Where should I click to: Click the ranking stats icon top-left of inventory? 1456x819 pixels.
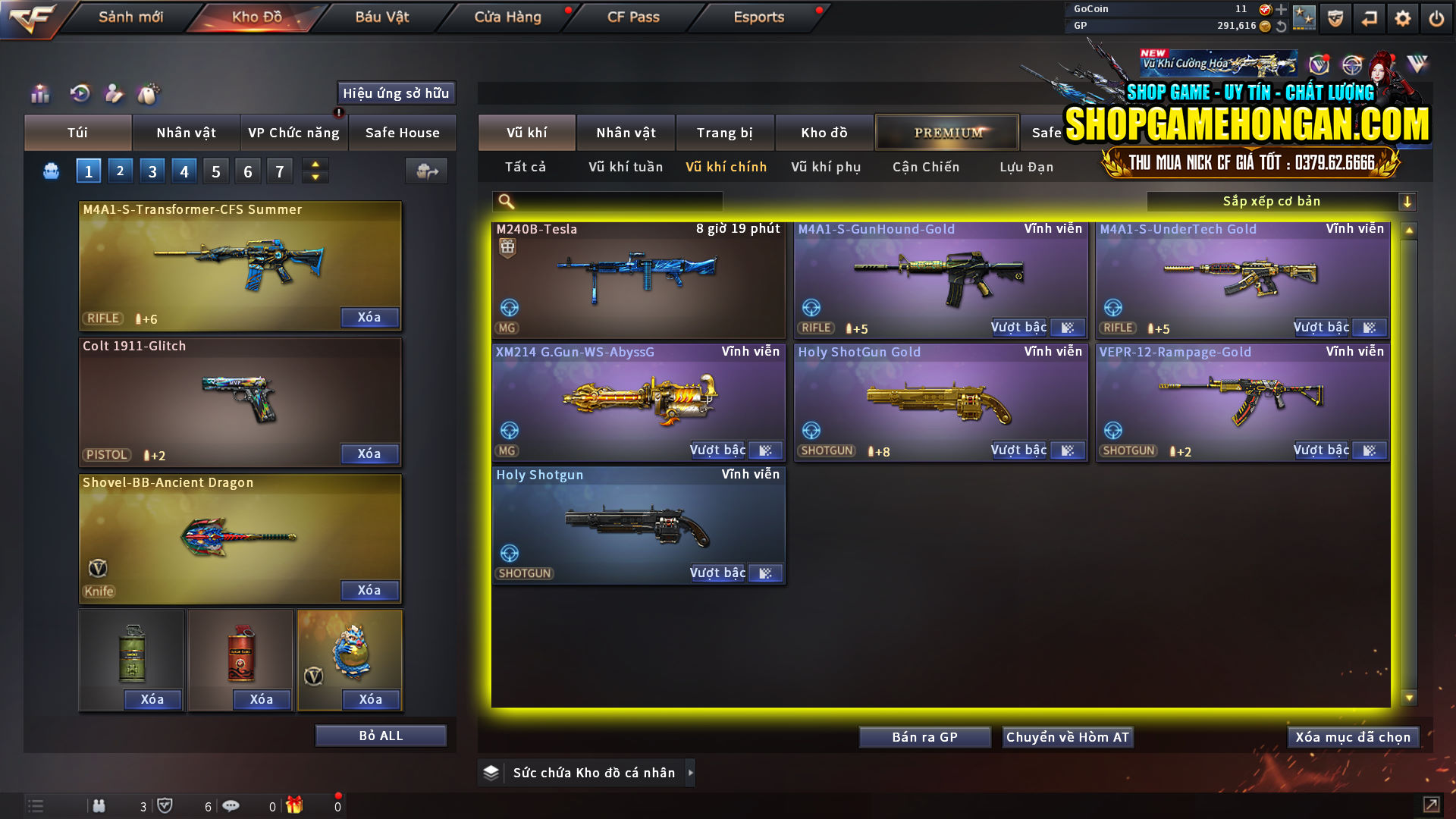39,94
